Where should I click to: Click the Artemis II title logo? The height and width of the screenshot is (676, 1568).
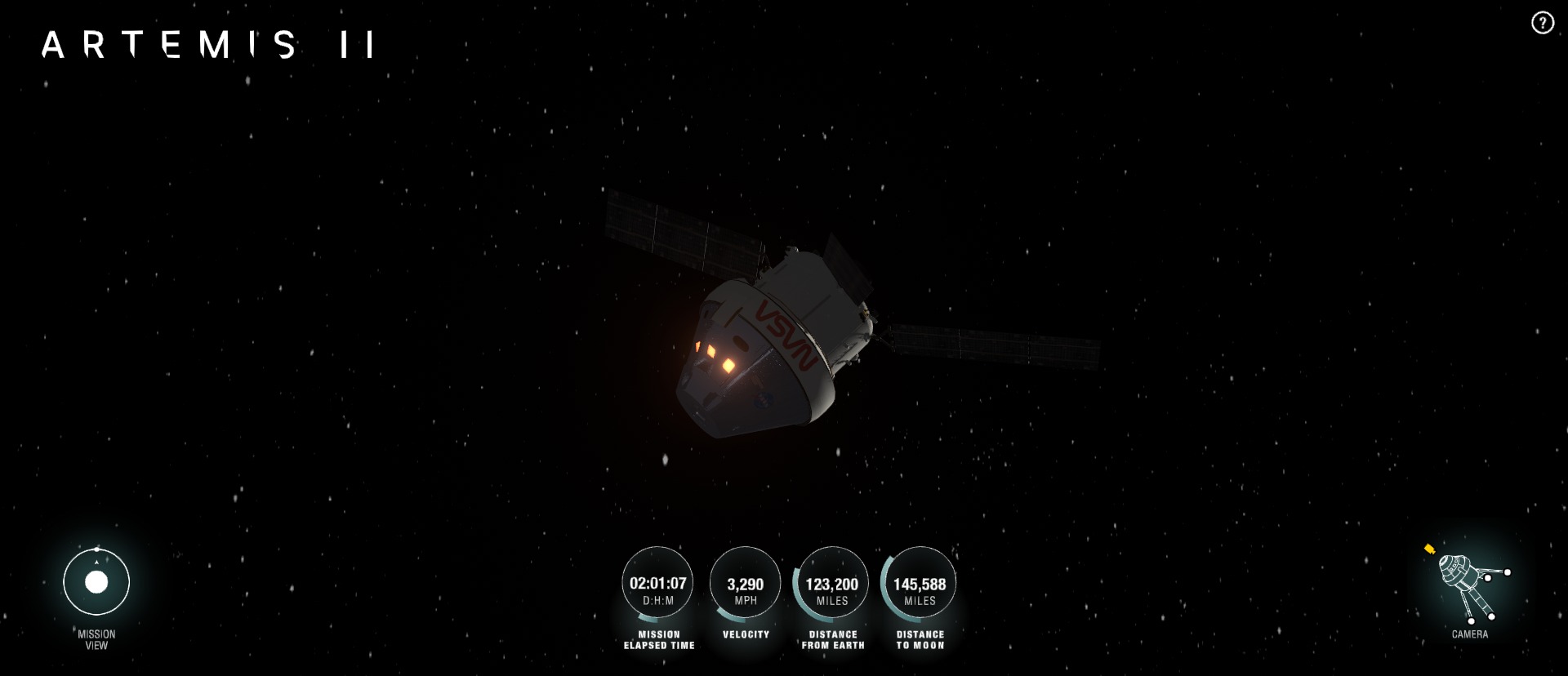208,44
